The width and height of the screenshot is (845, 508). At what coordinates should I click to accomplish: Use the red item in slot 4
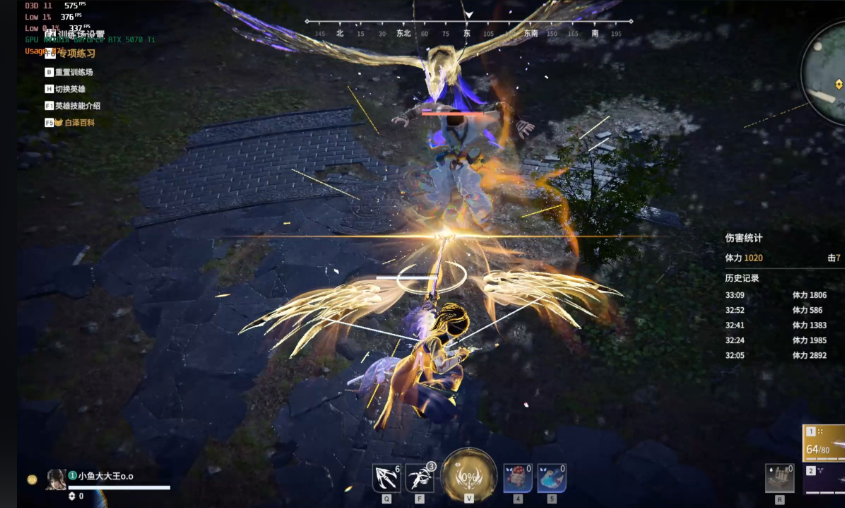(x=517, y=477)
